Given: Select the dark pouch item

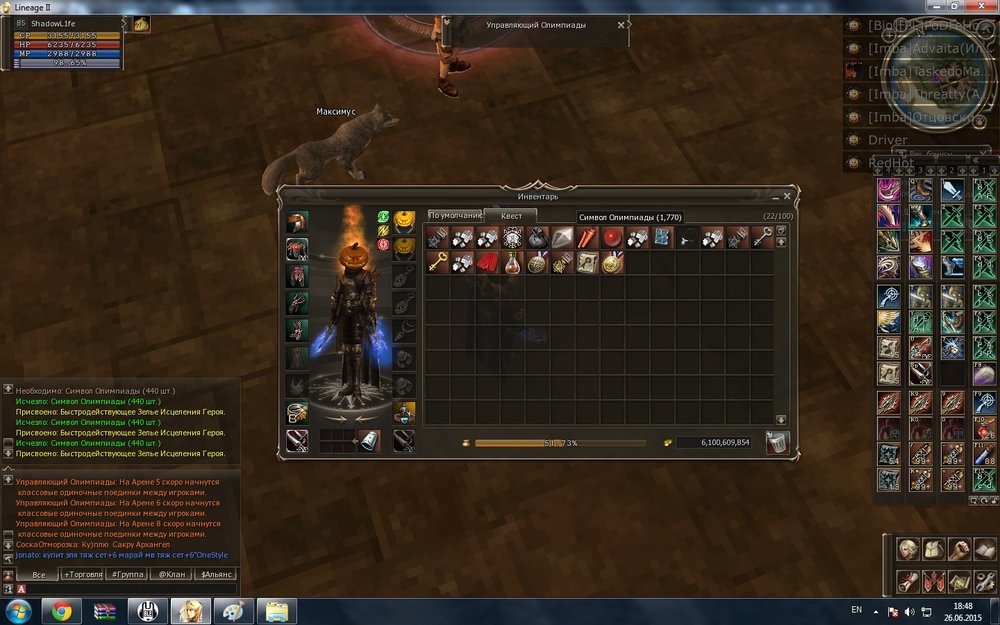Looking at the screenshot, I should click(537, 238).
